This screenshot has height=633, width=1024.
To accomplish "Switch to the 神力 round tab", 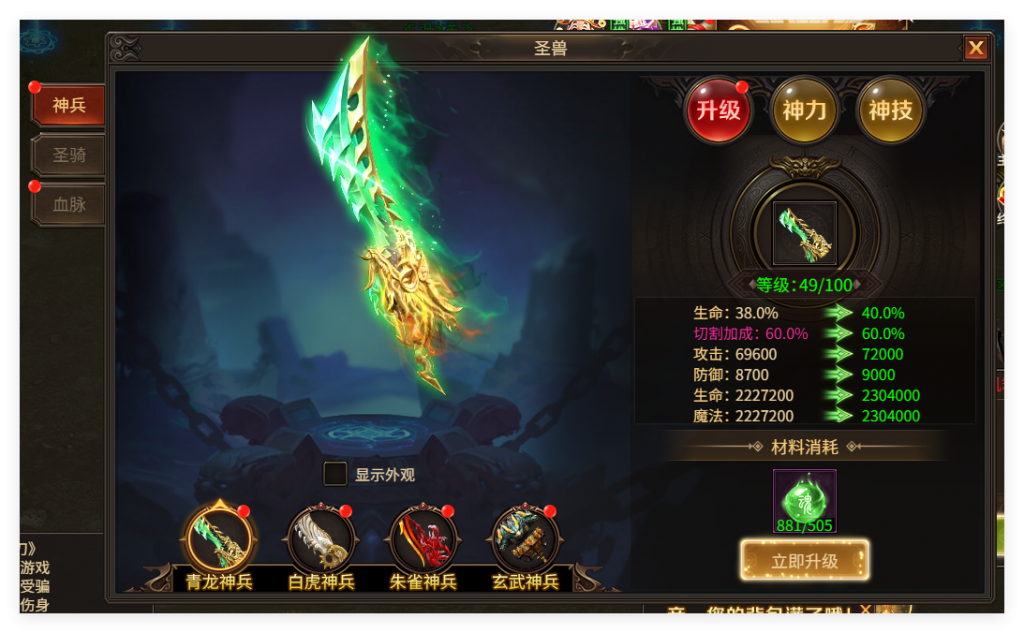I will 804,110.
